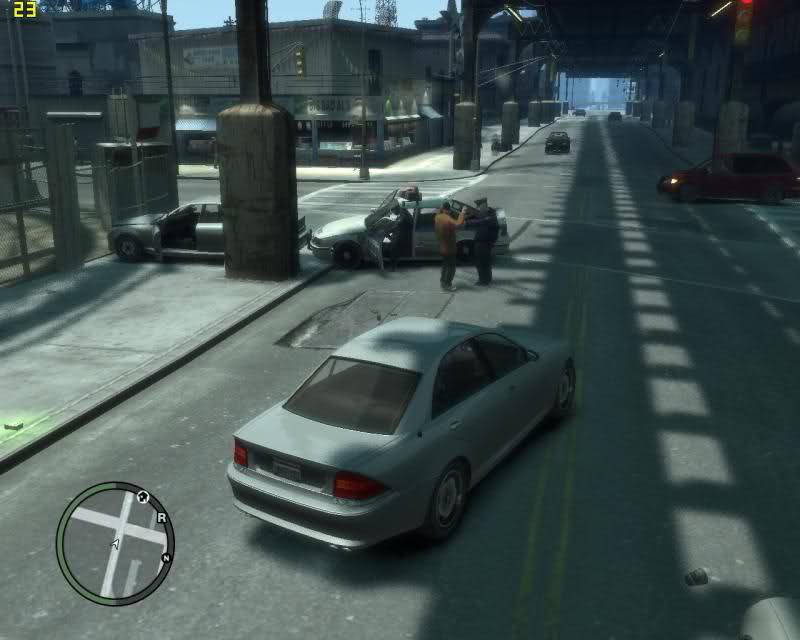Click the player arrow on the radar
The image size is (800, 640).
click(115, 543)
